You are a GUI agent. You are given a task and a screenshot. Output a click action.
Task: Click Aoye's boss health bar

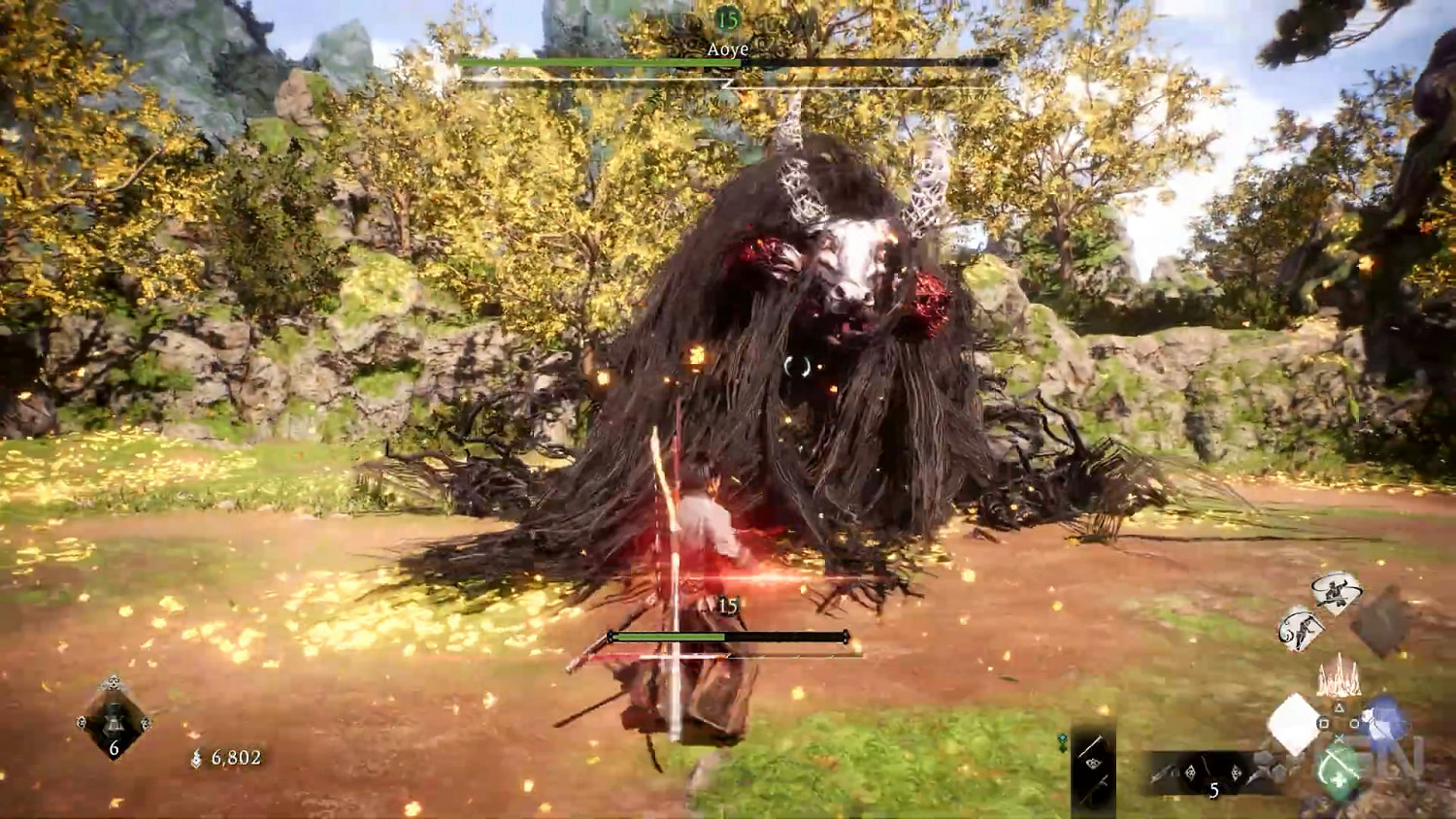tap(728, 63)
